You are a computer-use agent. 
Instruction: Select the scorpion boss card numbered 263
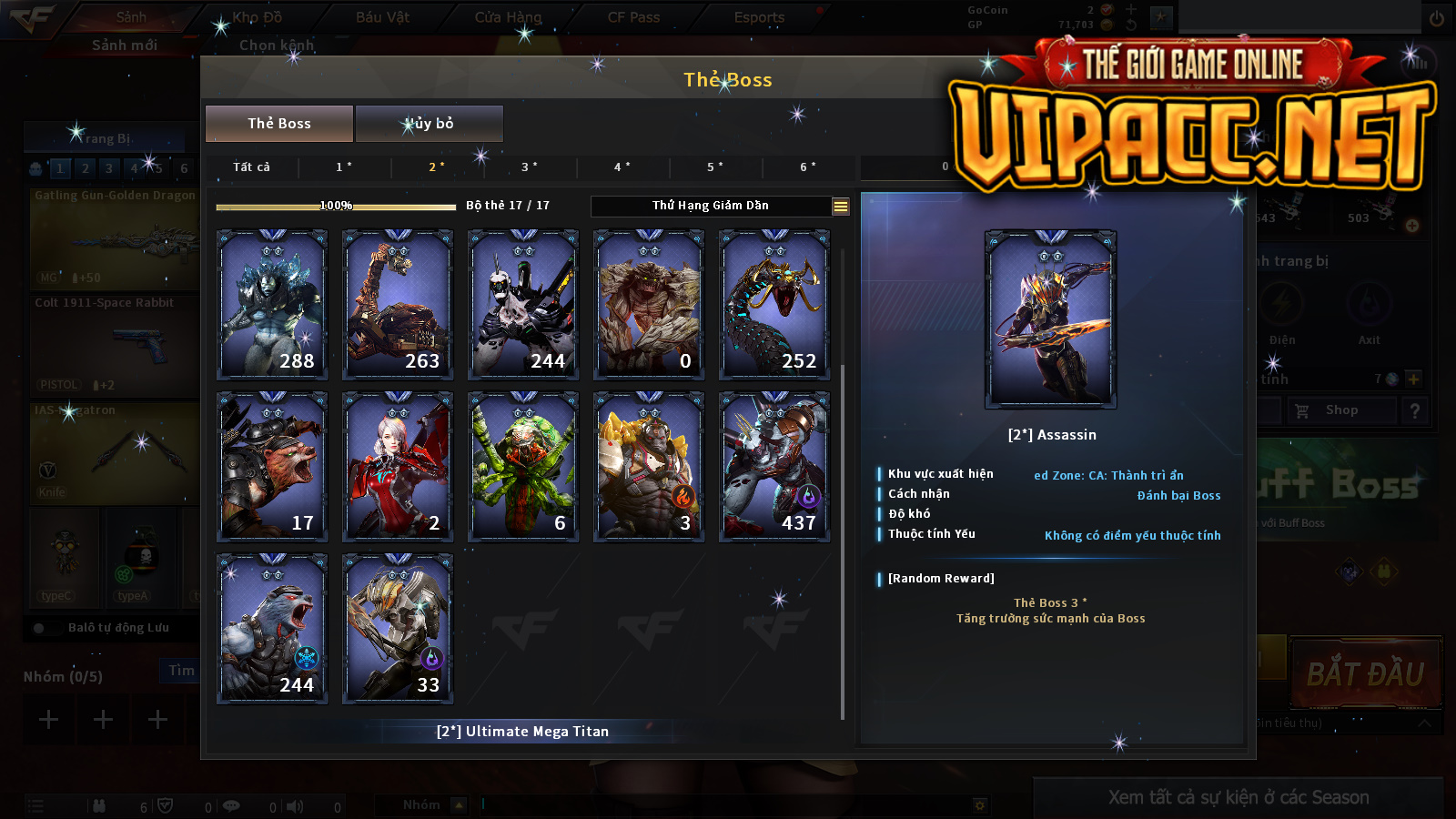pyautogui.click(x=398, y=304)
